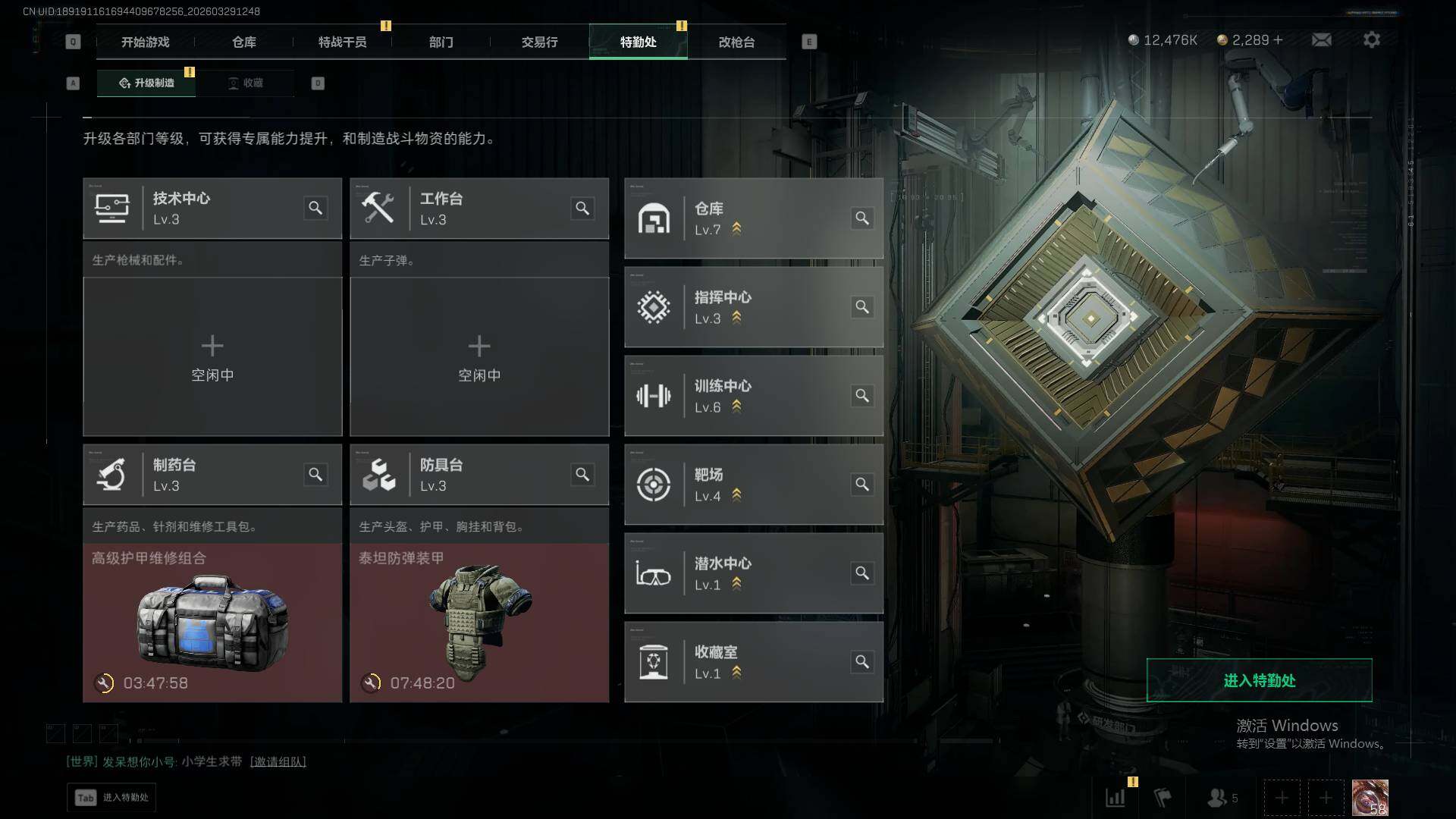Screen dimensions: 1456x819
Task: Inspect 技术中心 with its magnifier button
Action: coord(315,208)
